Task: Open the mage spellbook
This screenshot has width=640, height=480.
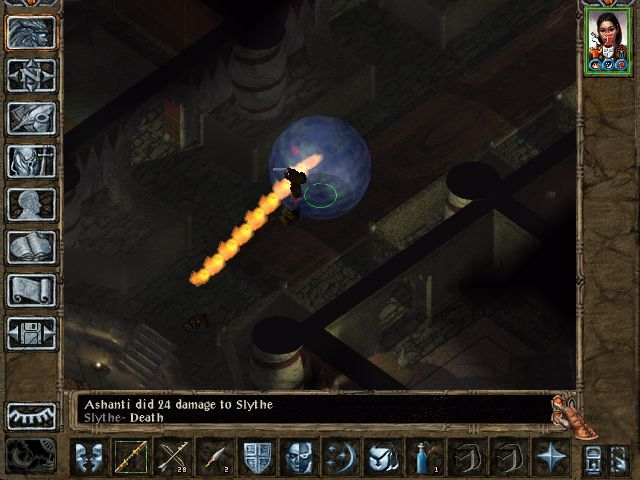Action: (31, 247)
